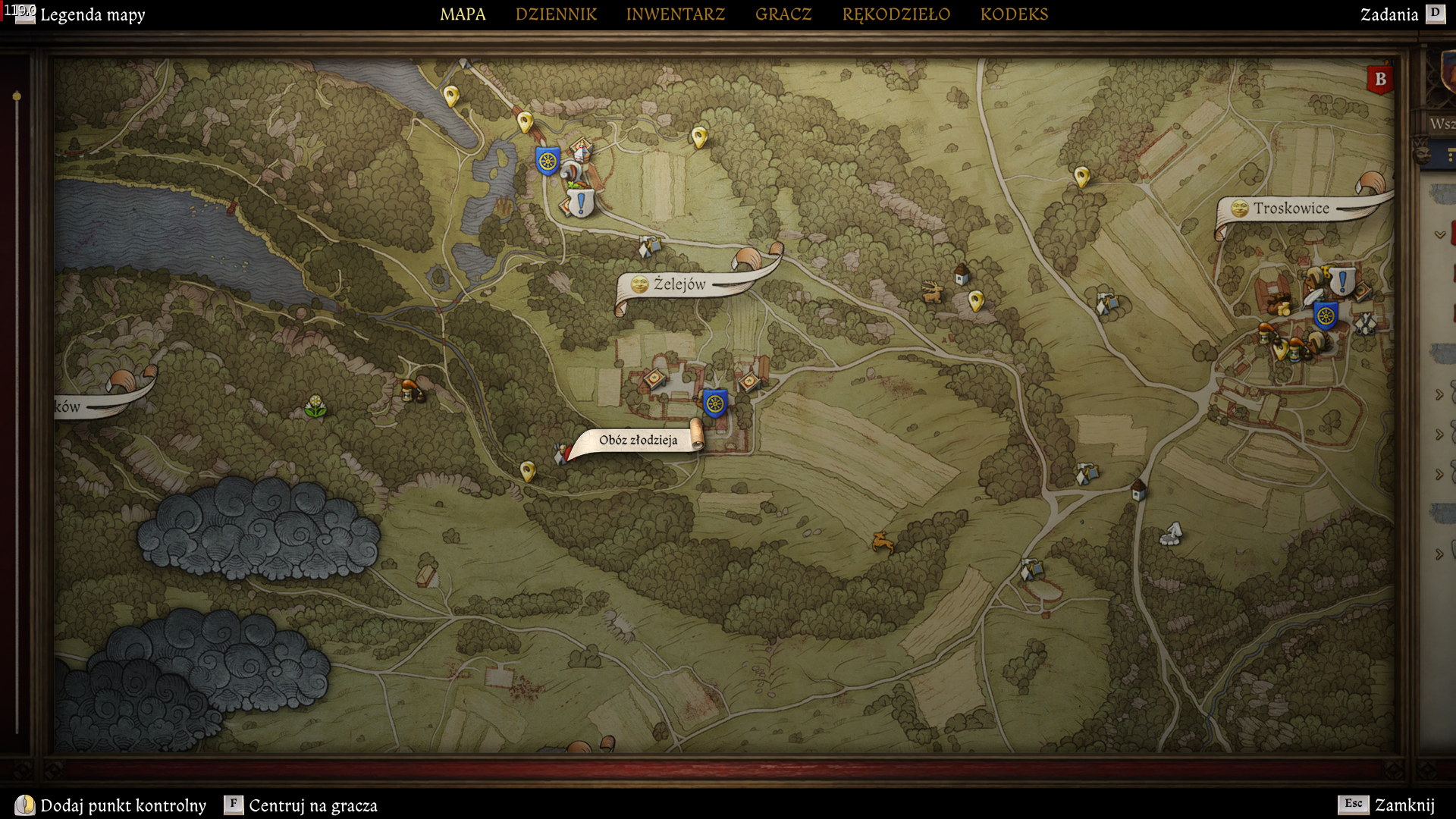Click Centruj na gracza
Screen dimensions: 1456x819
point(312,805)
